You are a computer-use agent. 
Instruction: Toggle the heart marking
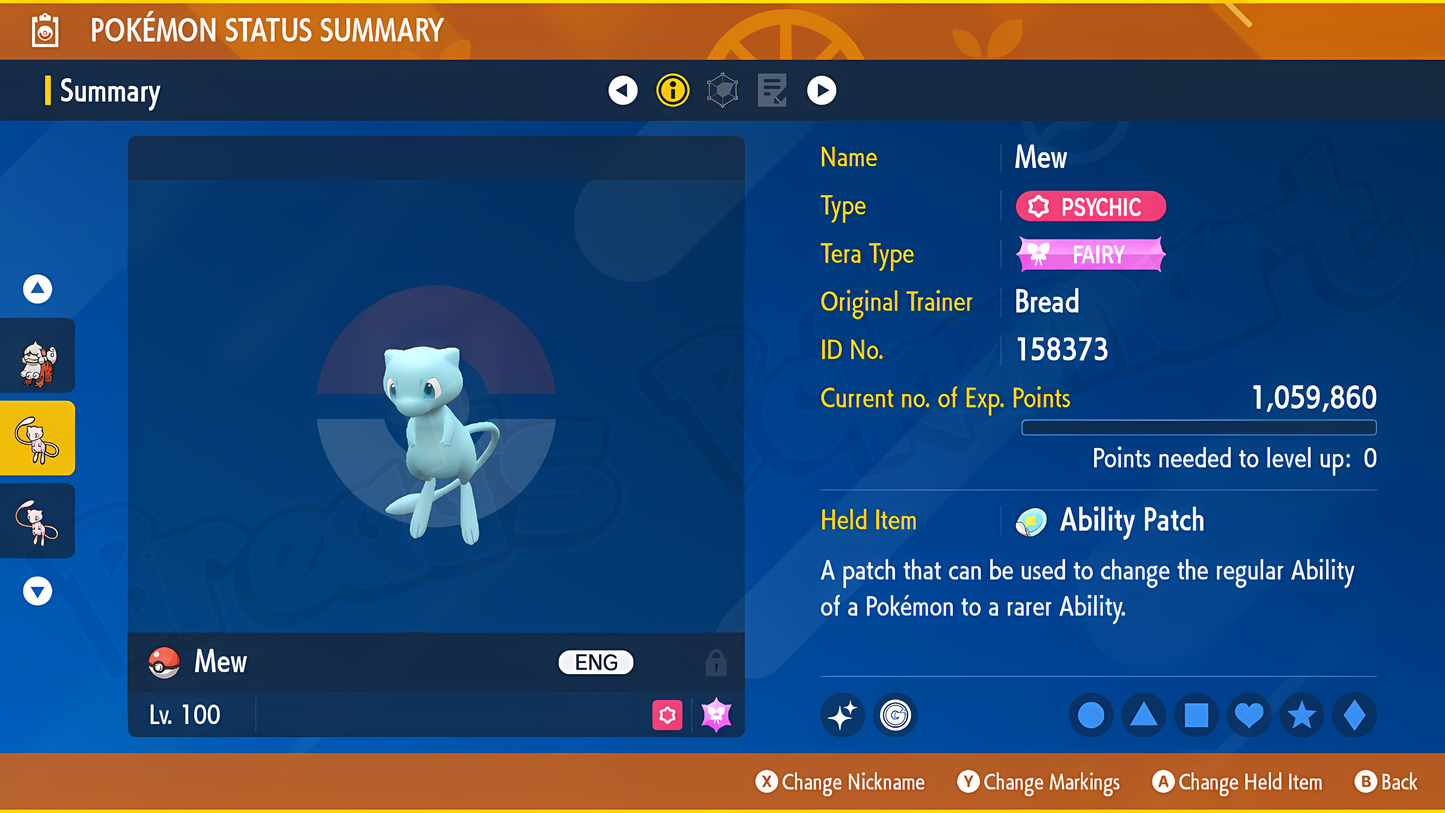tap(1249, 715)
